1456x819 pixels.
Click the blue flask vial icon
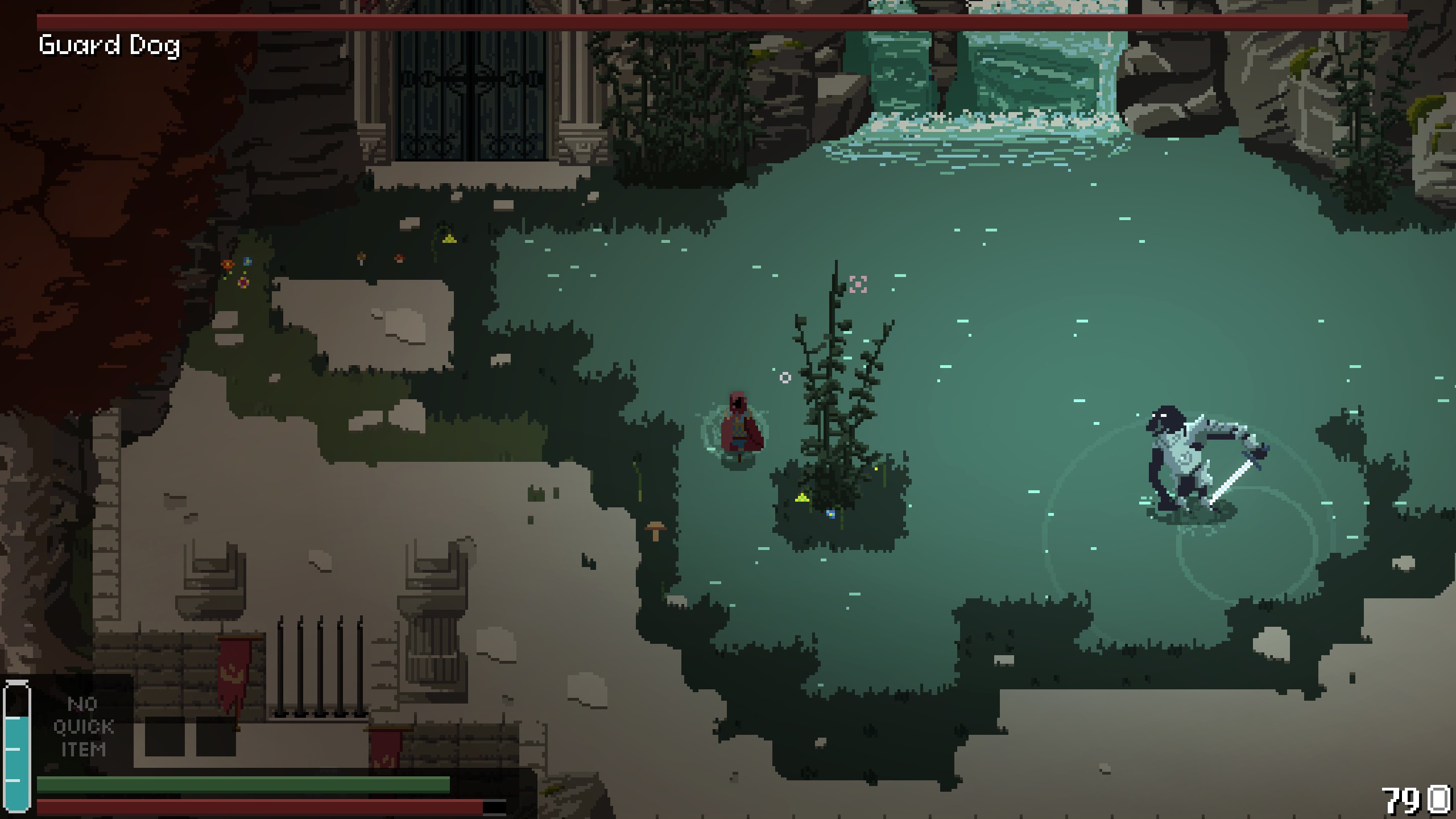pos(16,746)
